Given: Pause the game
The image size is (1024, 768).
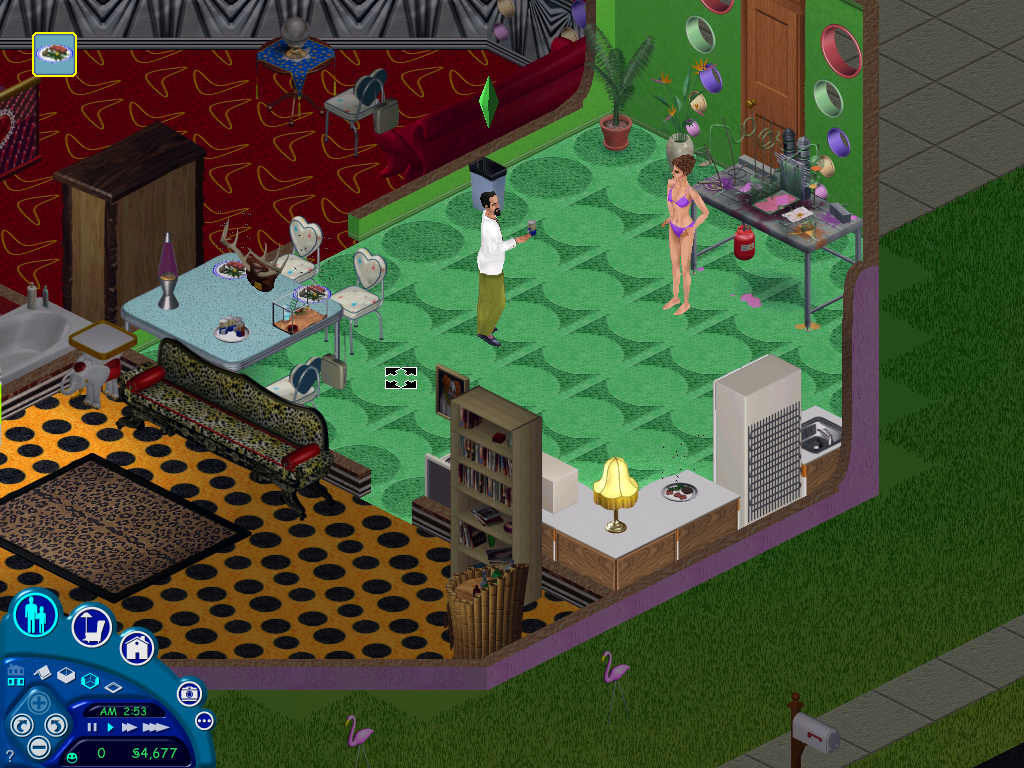Looking at the screenshot, I should [x=92, y=727].
